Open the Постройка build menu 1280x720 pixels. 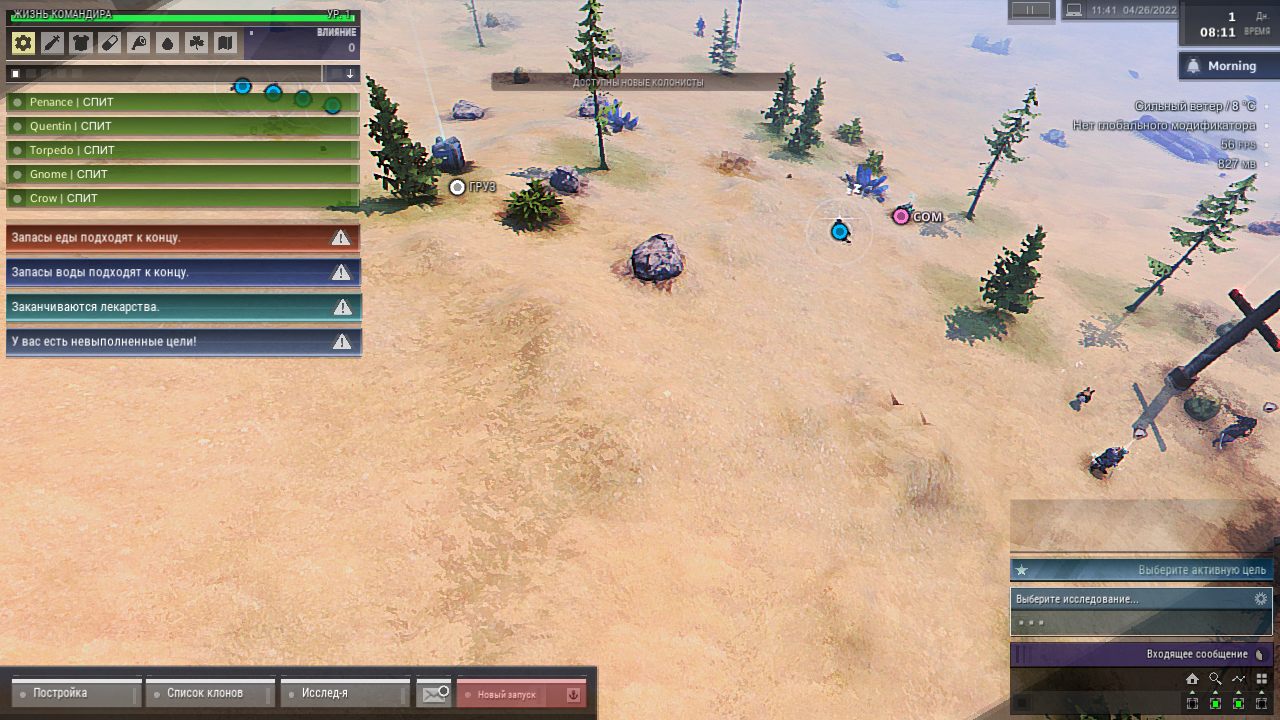76,693
